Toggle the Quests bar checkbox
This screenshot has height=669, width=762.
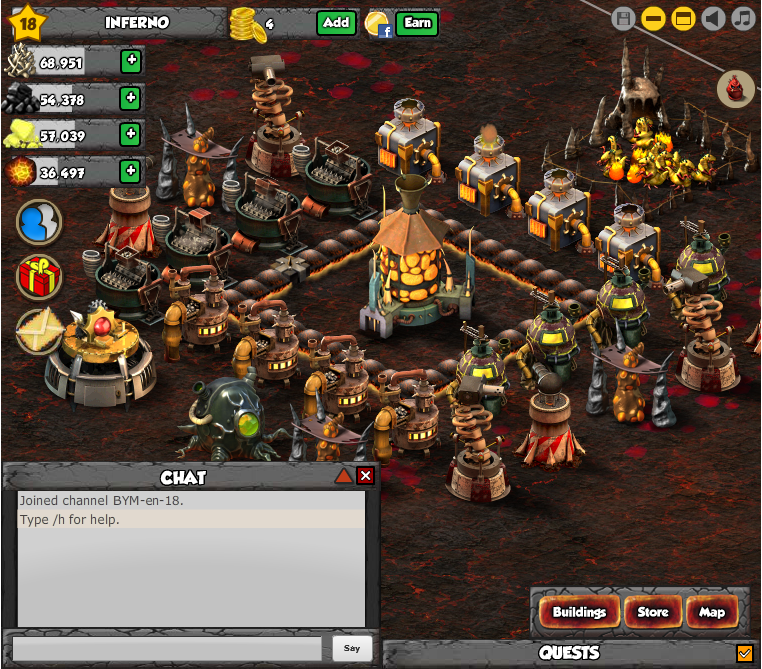[744, 653]
